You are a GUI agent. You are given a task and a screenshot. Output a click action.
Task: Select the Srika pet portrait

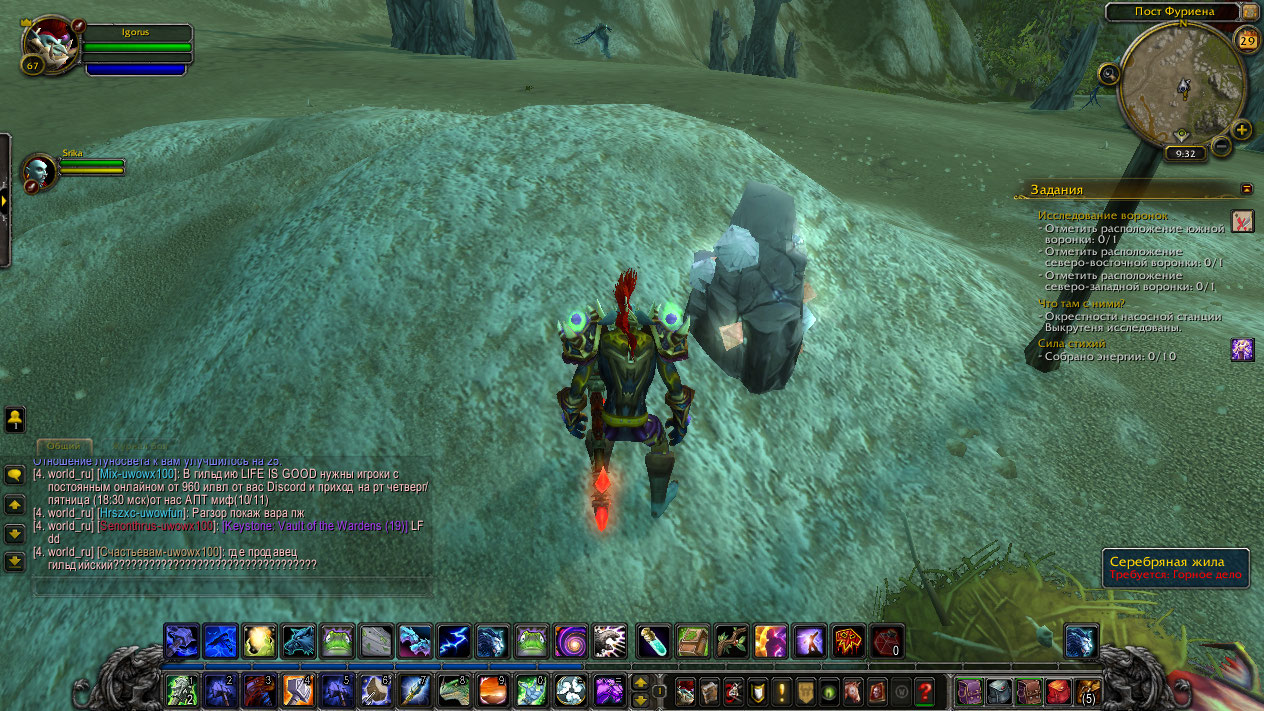tap(40, 171)
